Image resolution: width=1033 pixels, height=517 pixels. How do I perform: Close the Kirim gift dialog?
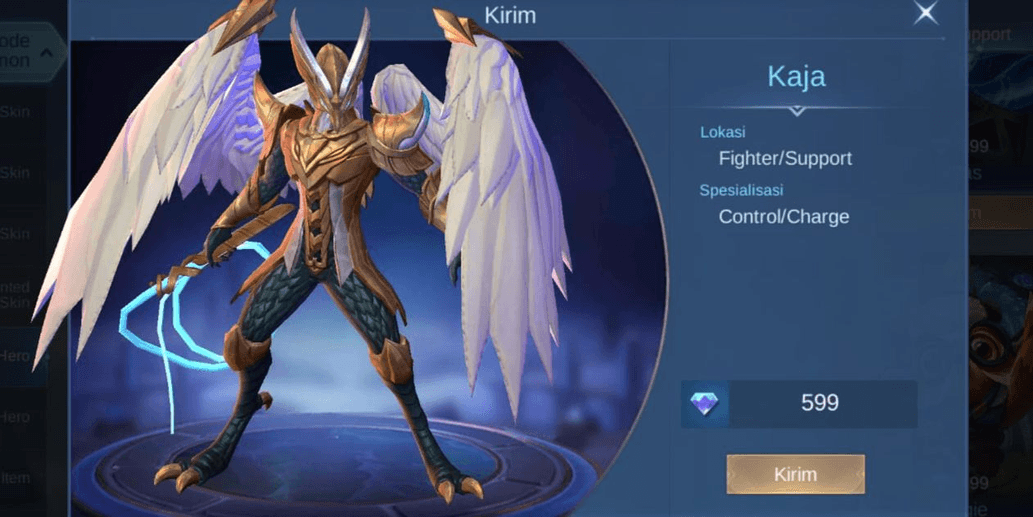926,13
